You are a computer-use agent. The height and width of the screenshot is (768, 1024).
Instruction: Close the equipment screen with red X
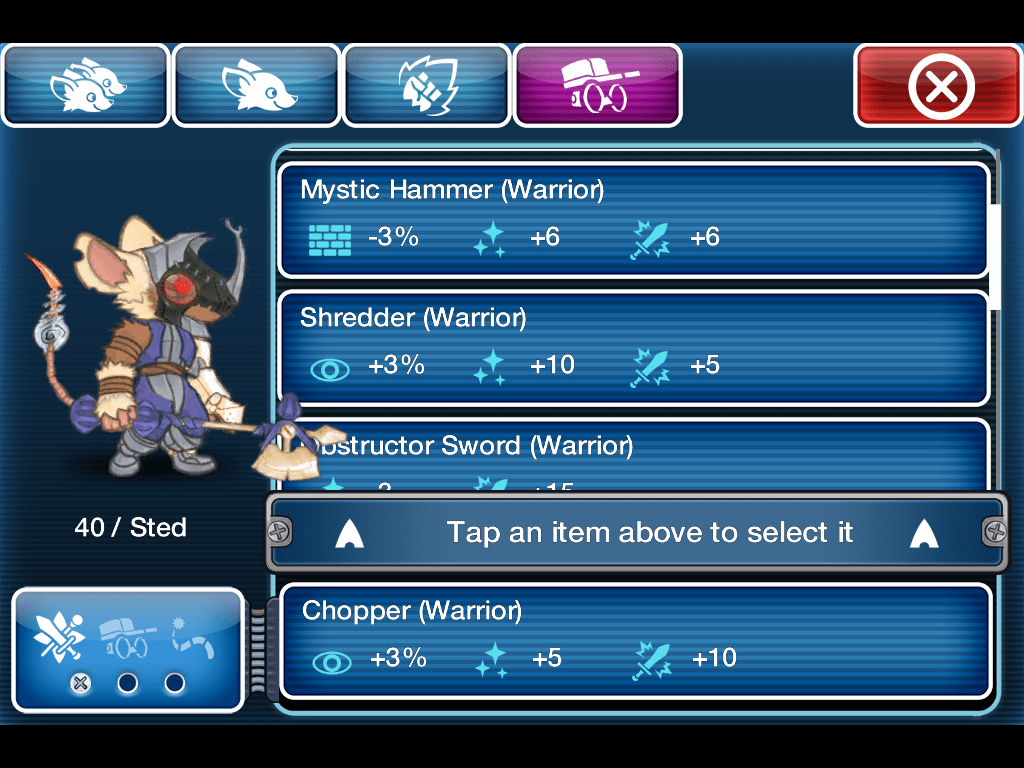(937, 86)
